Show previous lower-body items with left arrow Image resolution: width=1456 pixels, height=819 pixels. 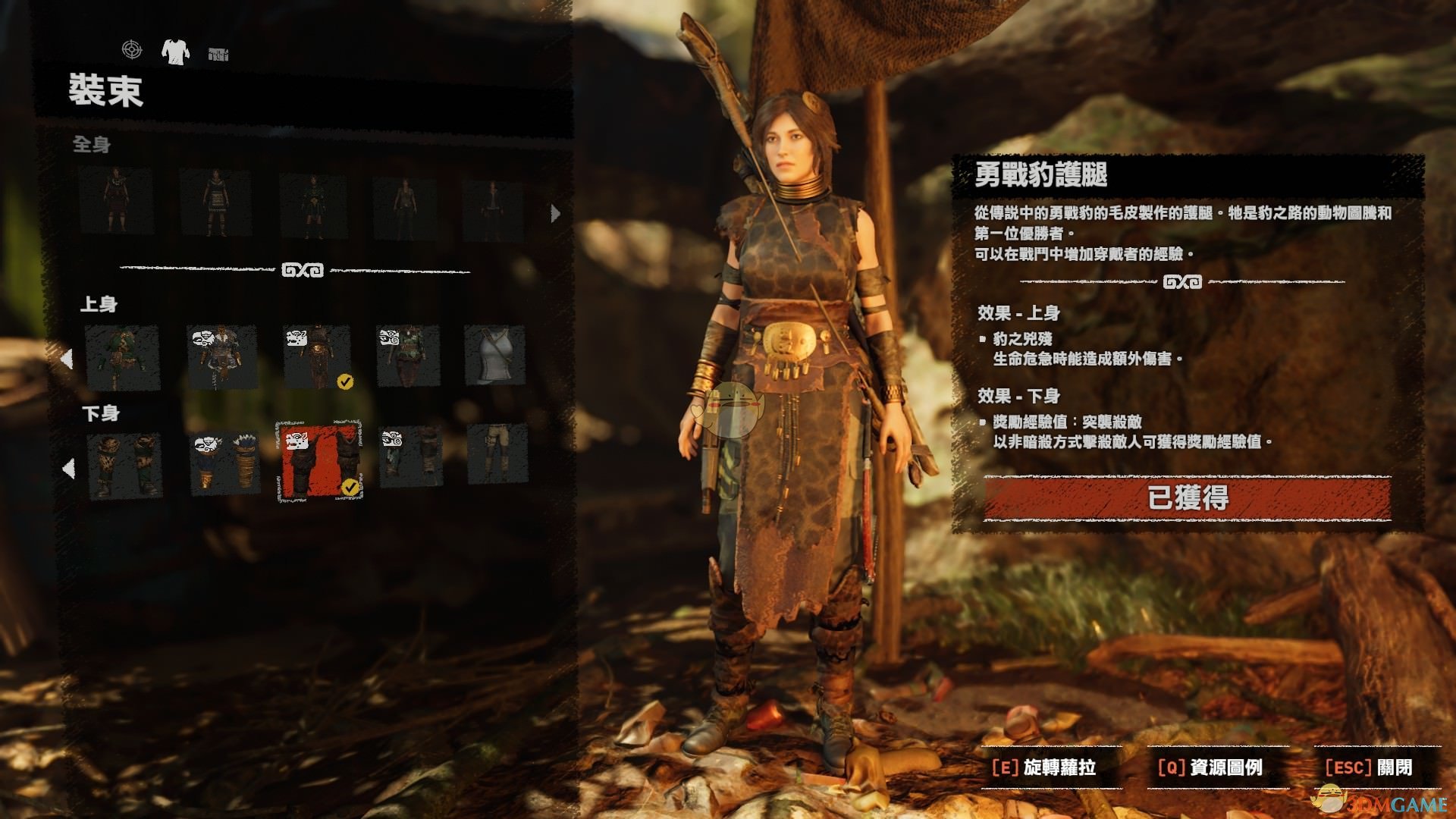coord(68,469)
